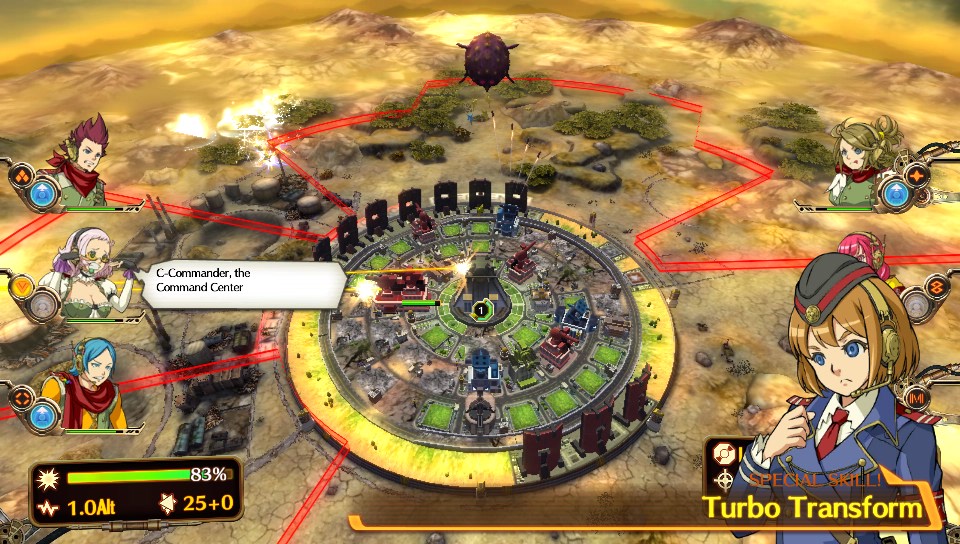Viewport: 960px width, 544px height.
Task: Tap the Turbo Transform special skill banner
Action: point(812,507)
